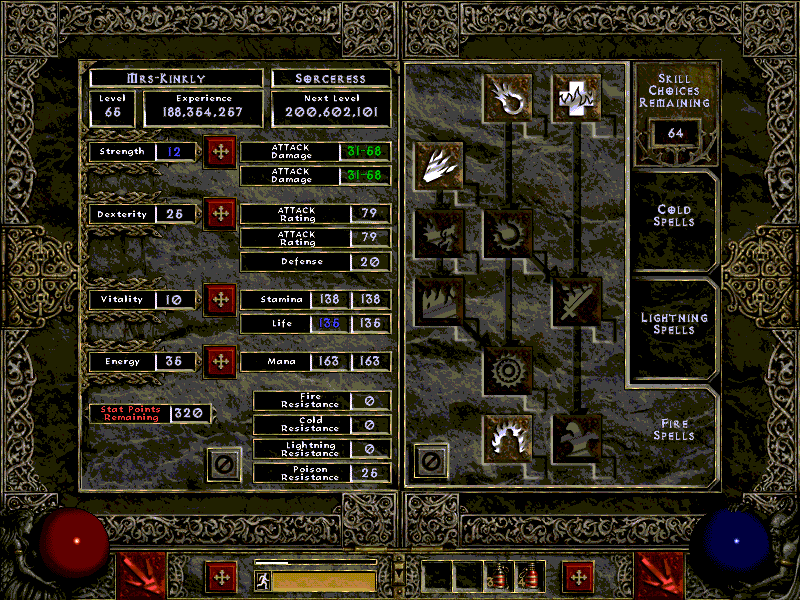Learn the Warmth skill

point(576,95)
